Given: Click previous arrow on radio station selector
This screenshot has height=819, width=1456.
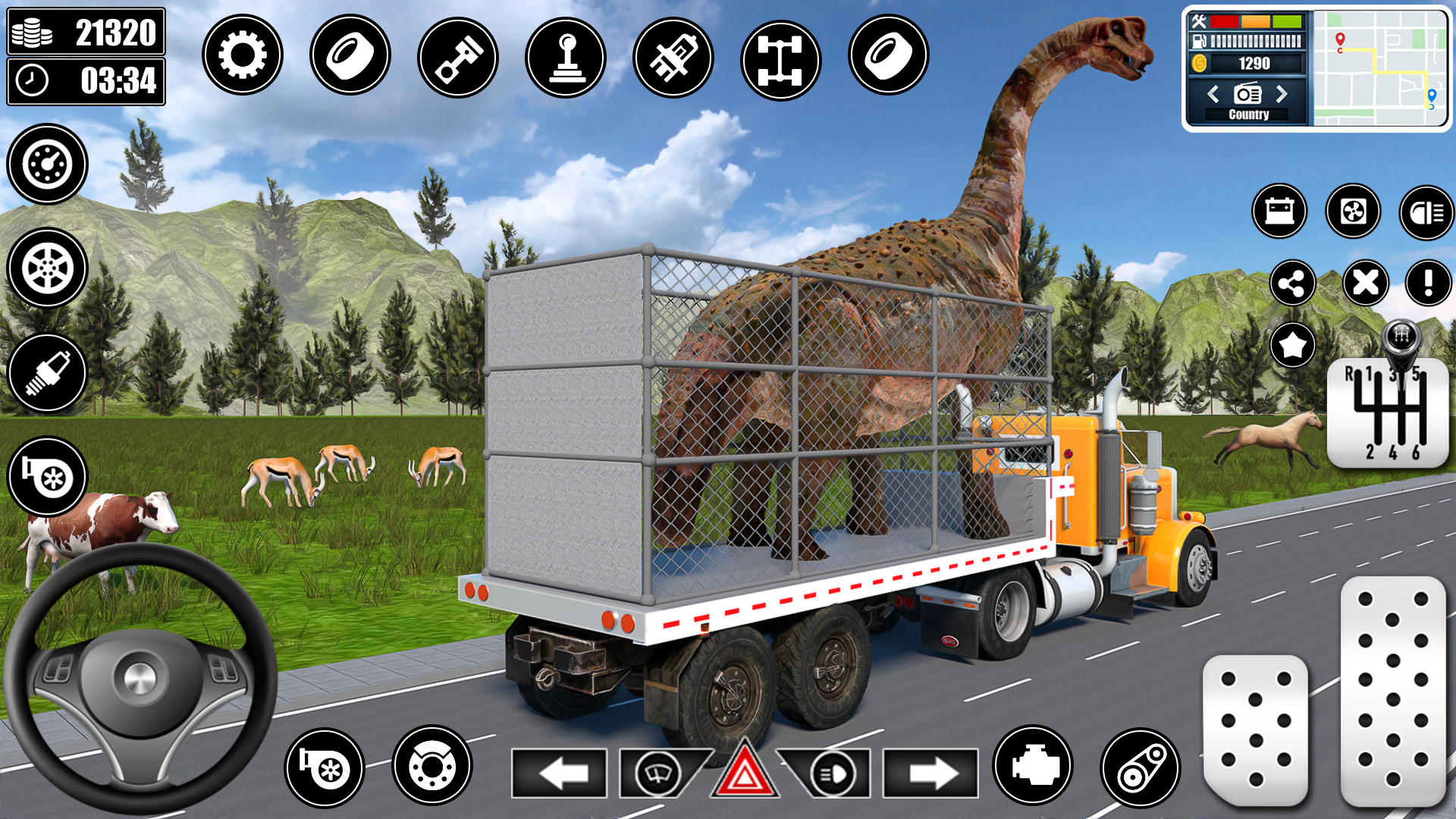Looking at the screenshot, I should tap(1213, 95).
